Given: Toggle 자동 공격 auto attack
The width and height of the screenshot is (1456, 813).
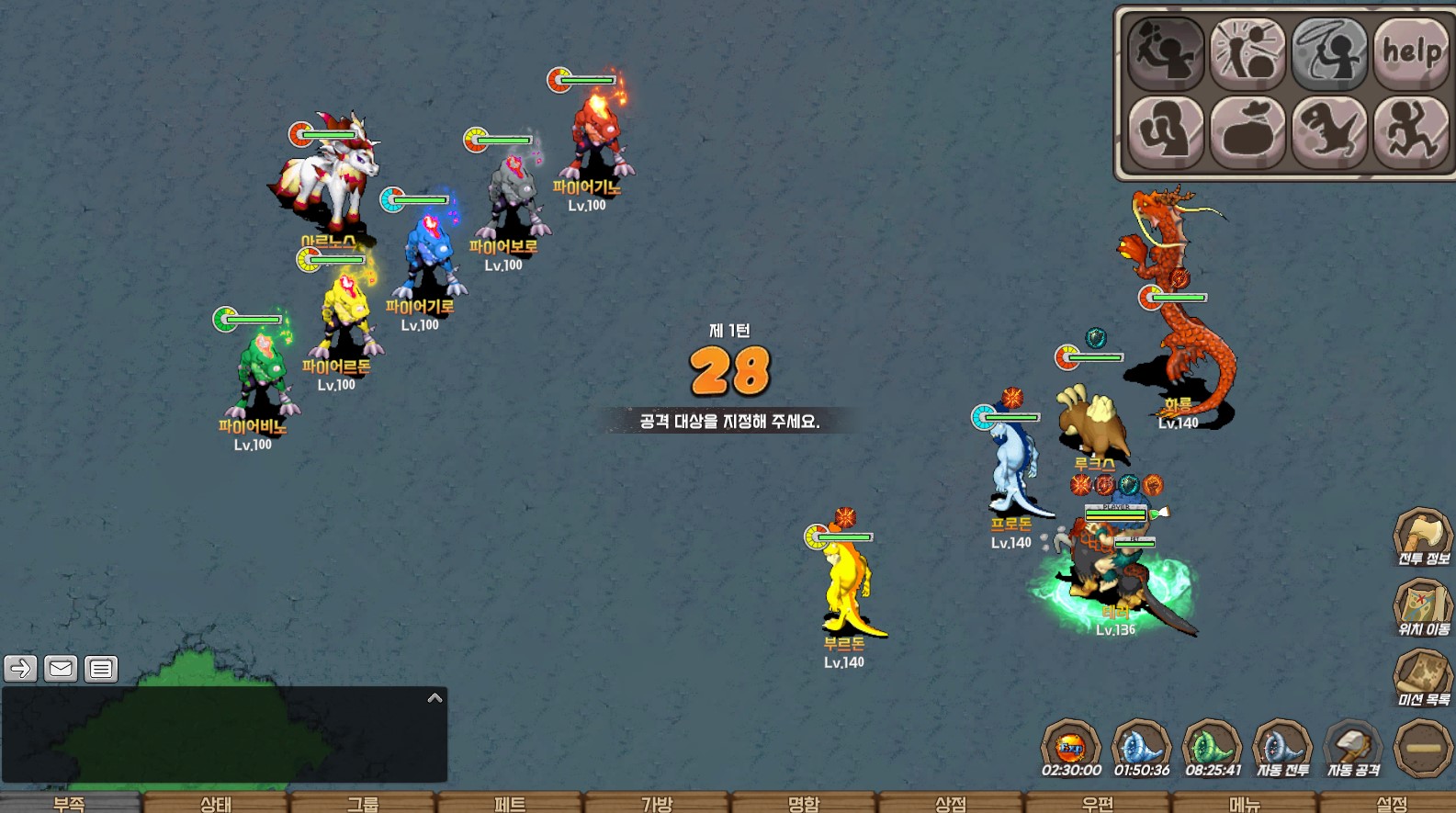Looking at the screenshot, I should click(1353, 750).
